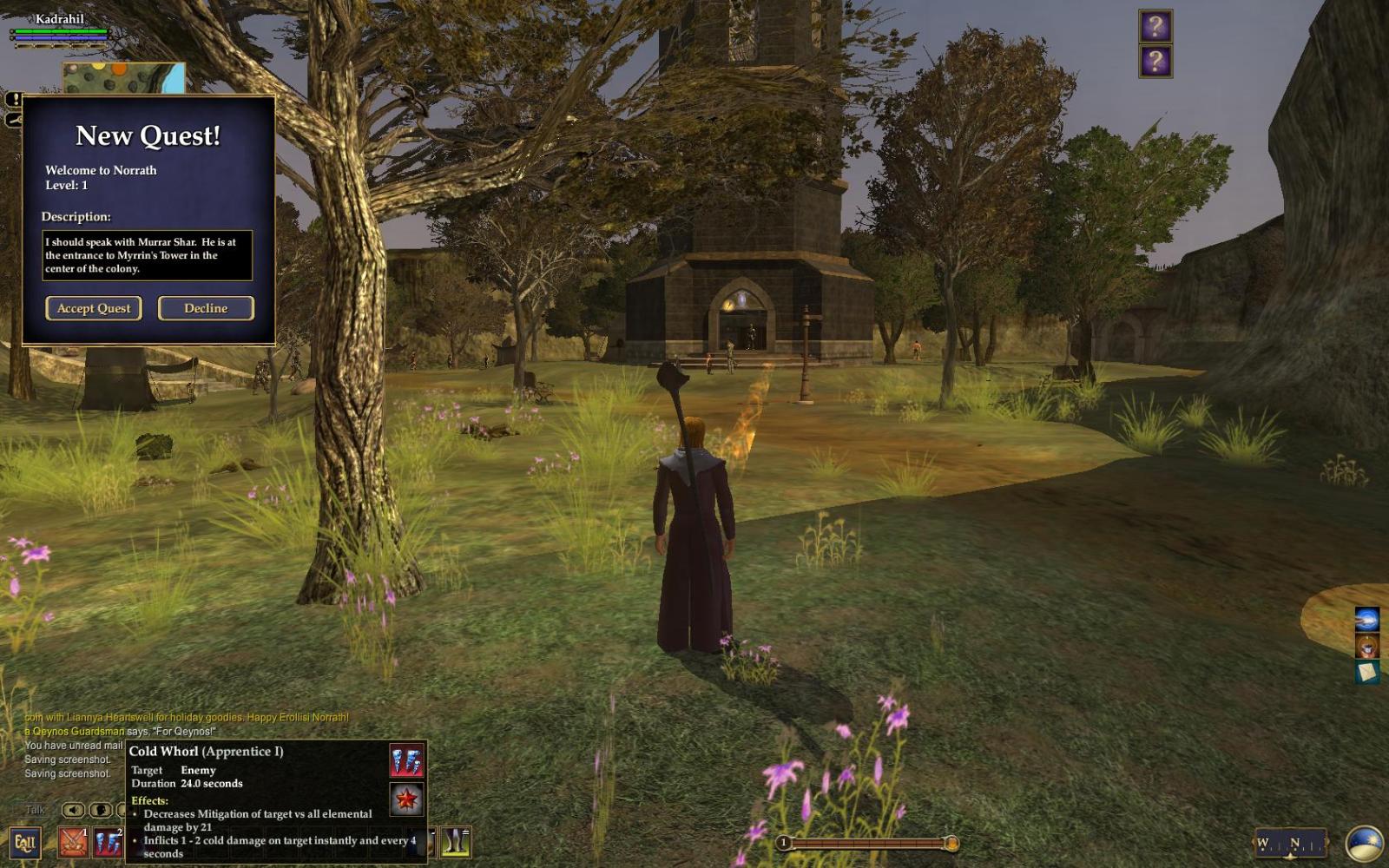Image resolution: width=1389 pixels, height=868 pixels.
Task: Cast Cold Whorl from hotbar slot 2
Action: 109,842
